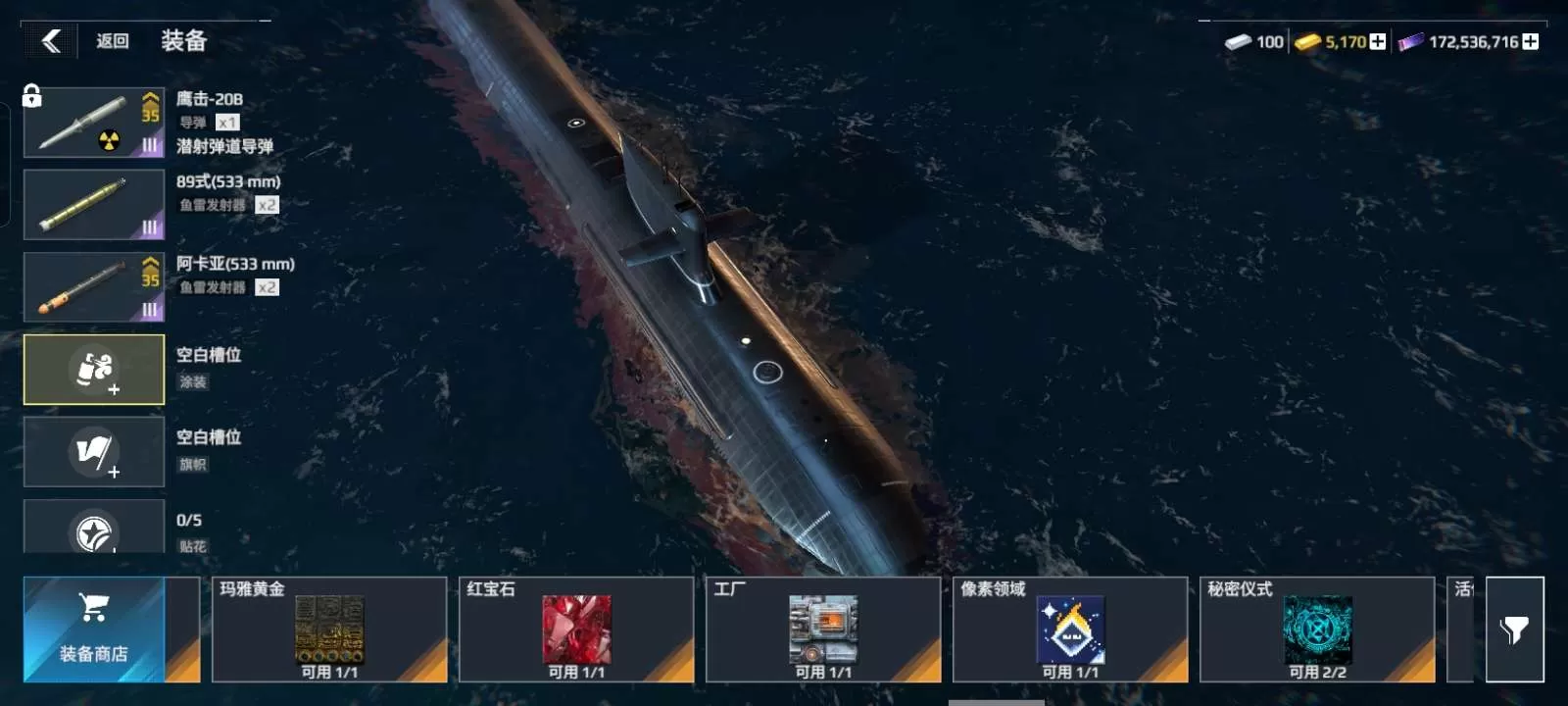Choose the 工厂 camouflage
Screen dimensions: 1568x706
823,630
